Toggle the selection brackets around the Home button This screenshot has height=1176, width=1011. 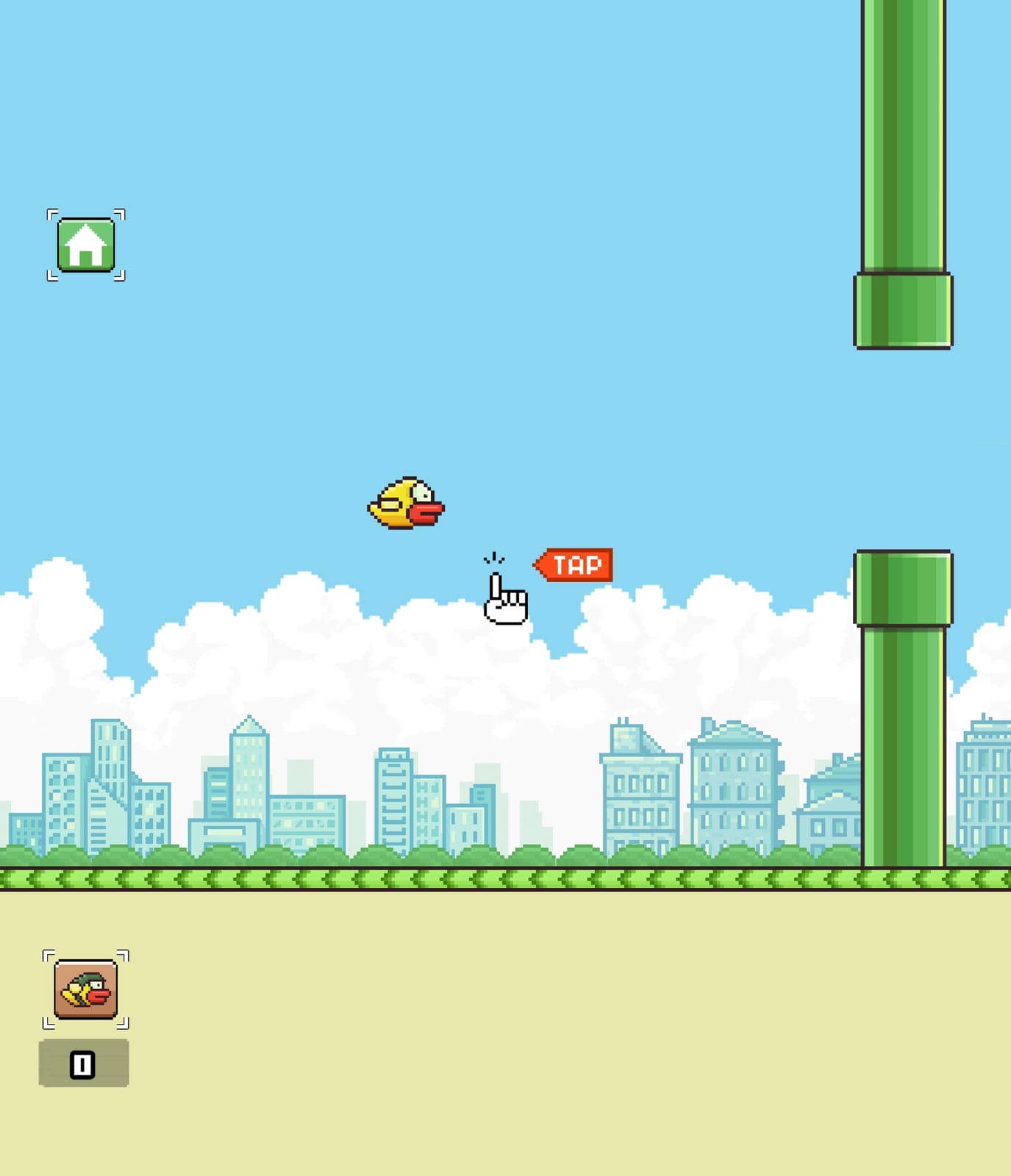(87, 245)
